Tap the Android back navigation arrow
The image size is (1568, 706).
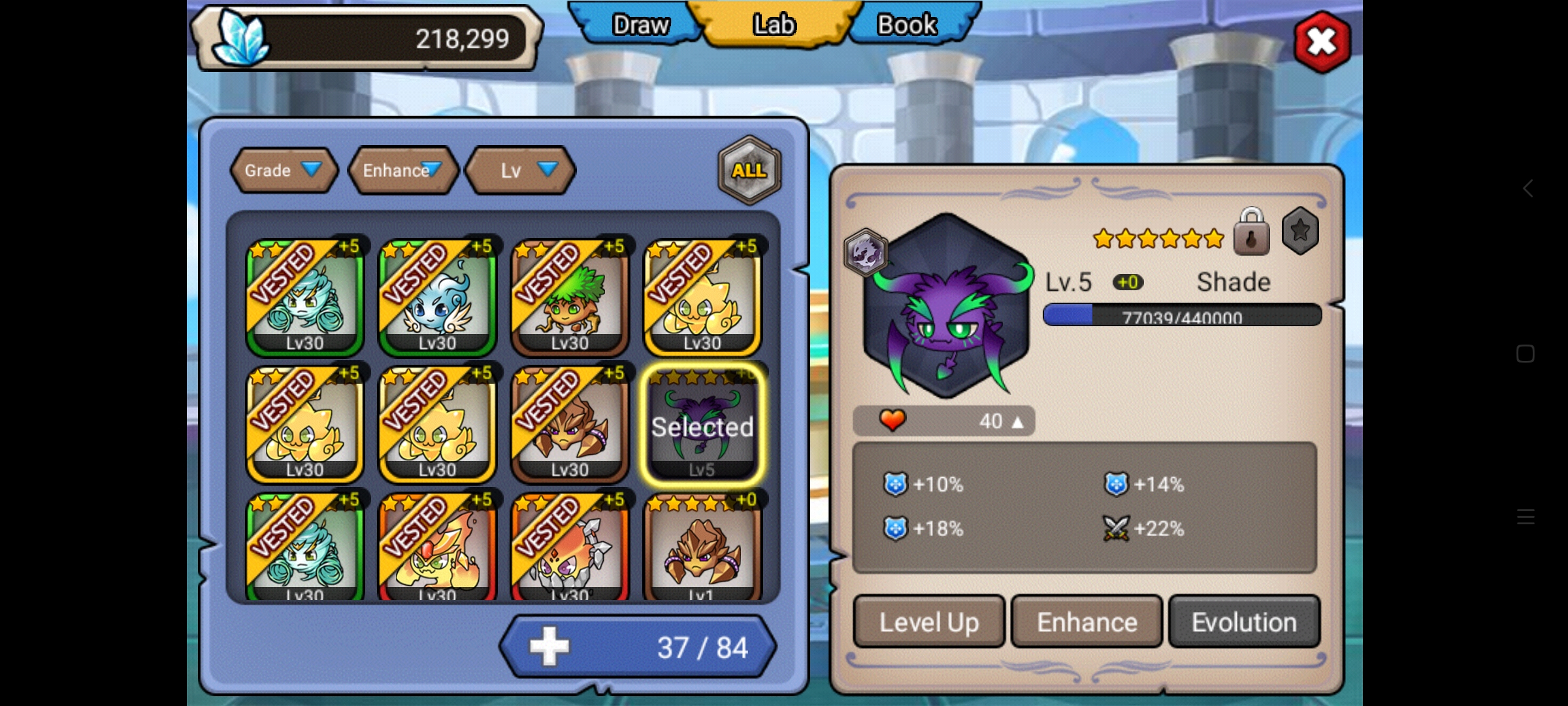point(1527,189)
